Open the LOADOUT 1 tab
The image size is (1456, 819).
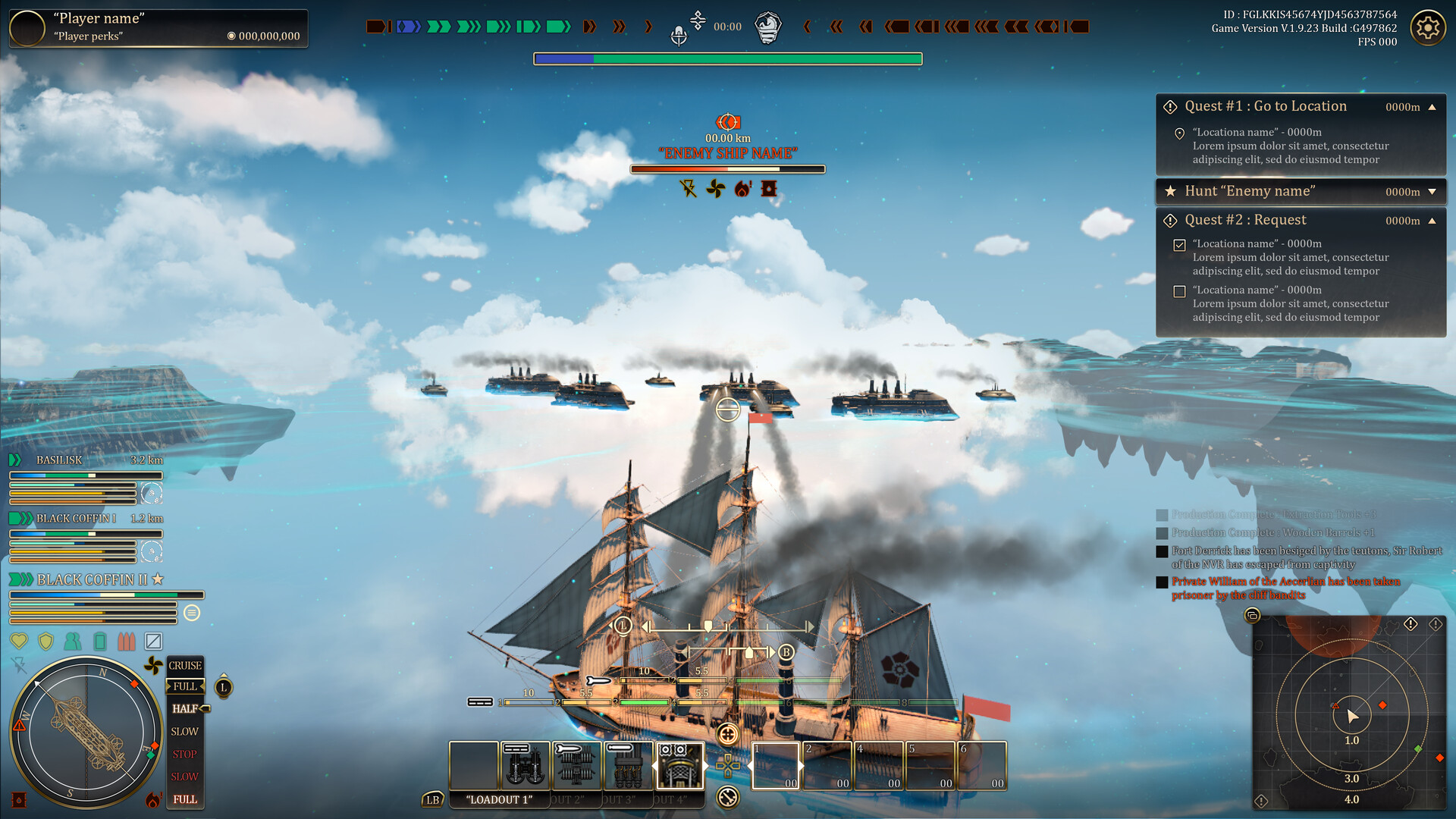coord(498,800)
